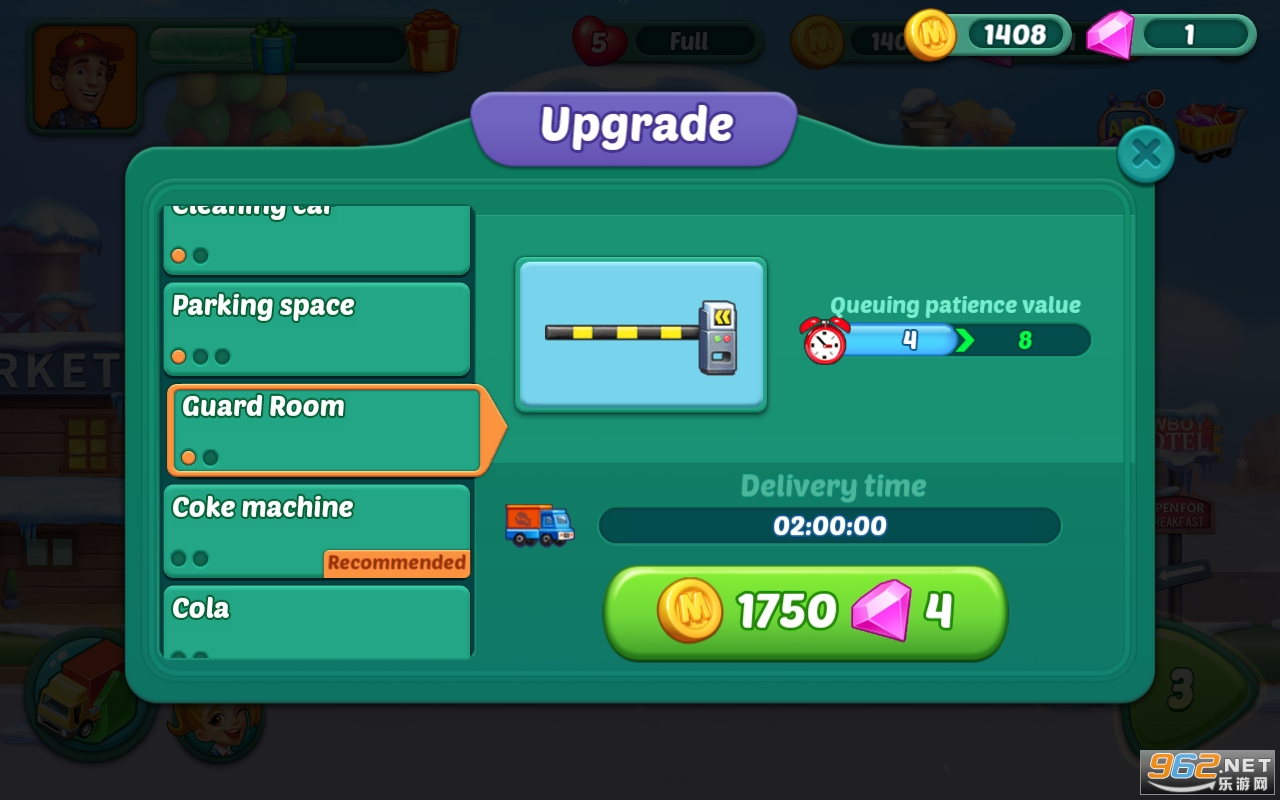The width and height of the screenshot is (1280, 800).
Task: Click the barrier gate preview image
Action: (641, 334)
